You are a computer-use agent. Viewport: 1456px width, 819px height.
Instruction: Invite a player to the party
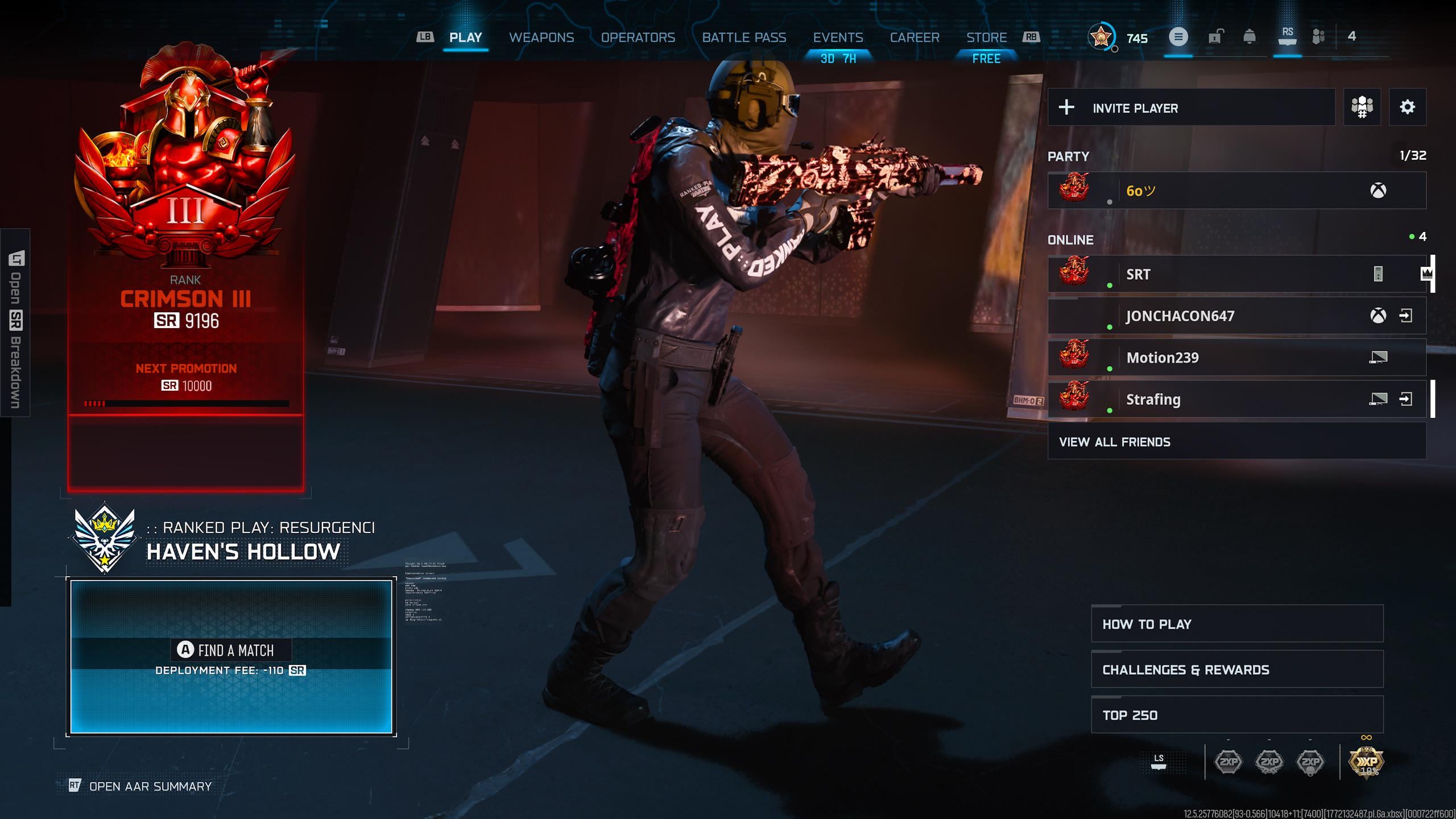pos(1191,107)
